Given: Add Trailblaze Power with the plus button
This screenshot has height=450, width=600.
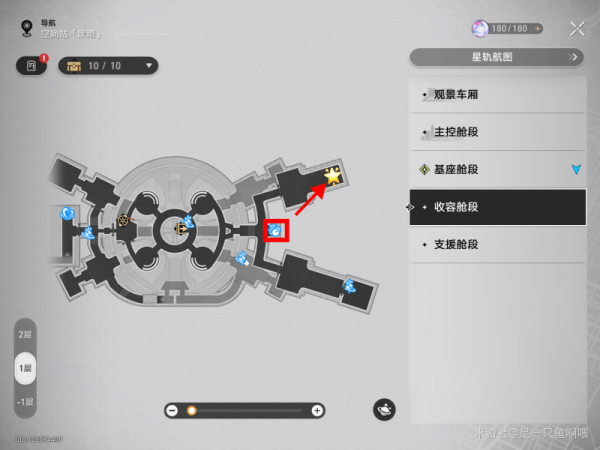Looking at the screenshot, I should (538, 29).
